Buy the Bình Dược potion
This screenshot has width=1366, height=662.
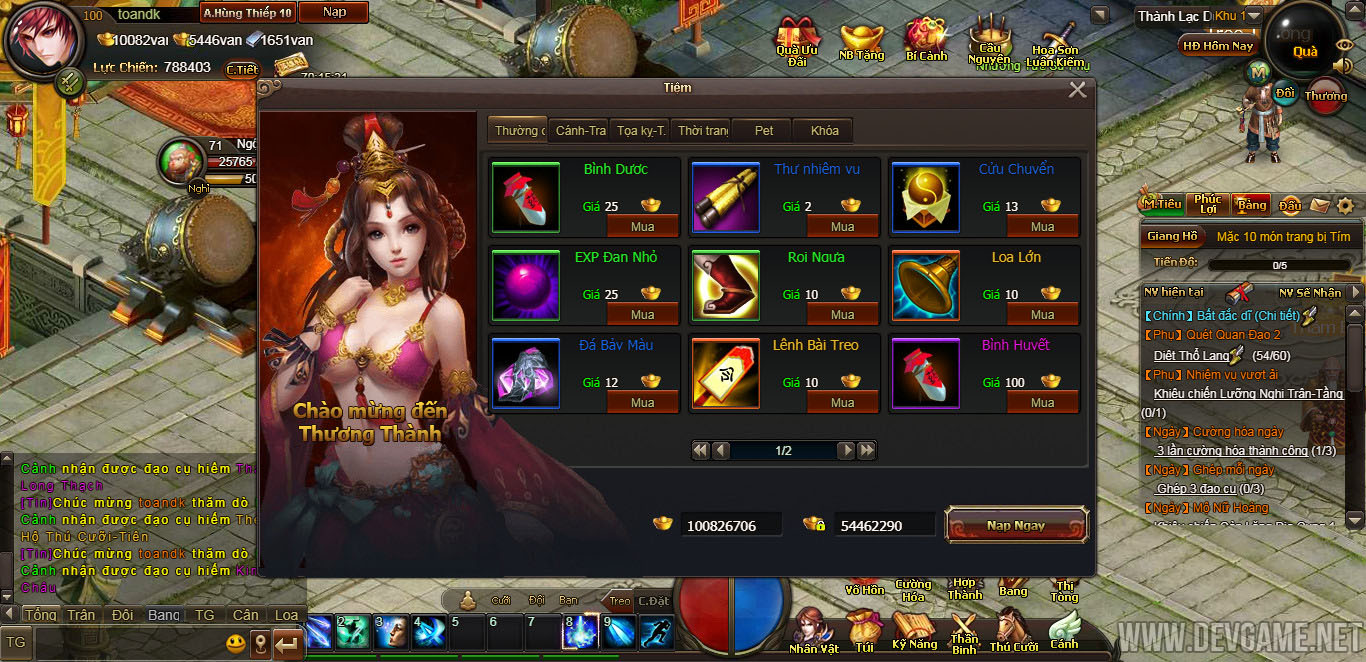click(x=643, y=227)
